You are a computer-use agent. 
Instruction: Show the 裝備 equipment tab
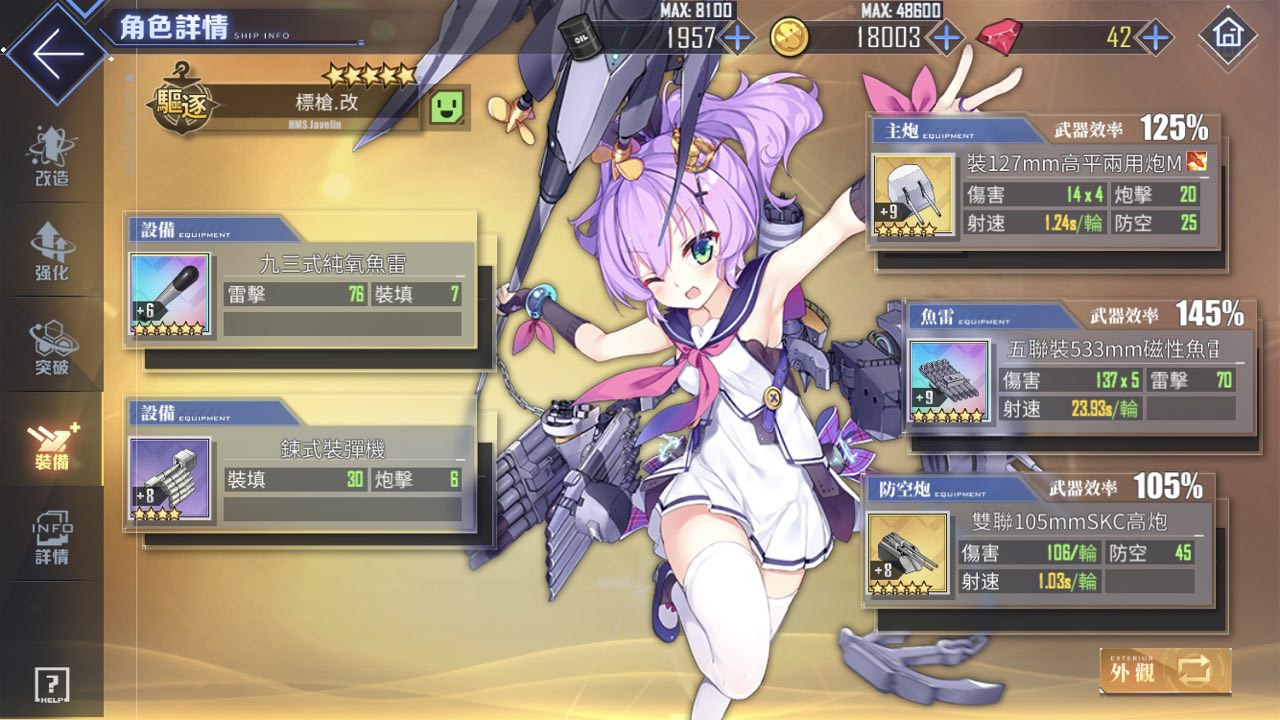pyautogui.click(x=51, y=441)
